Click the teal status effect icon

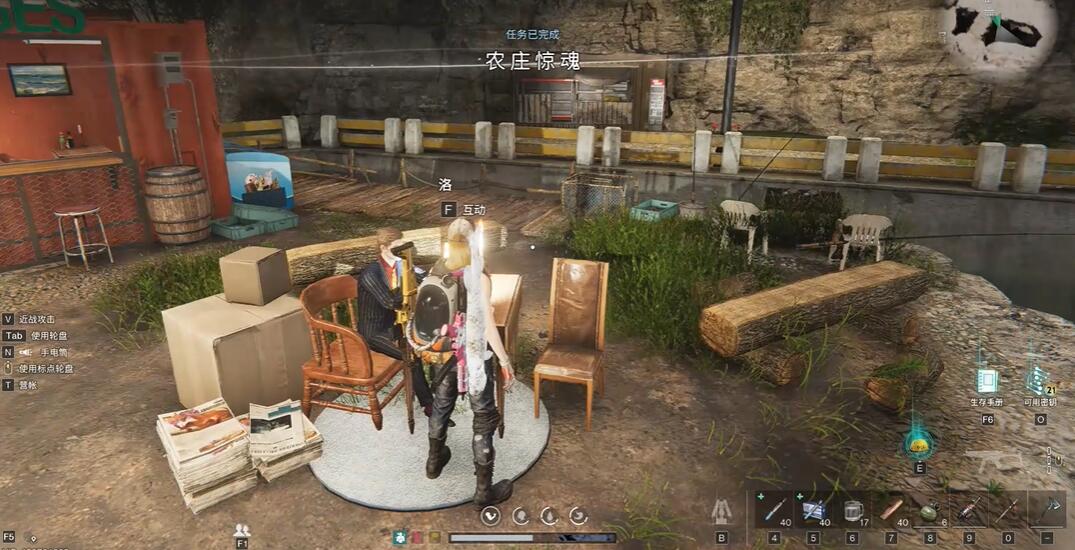pos(400,537)
